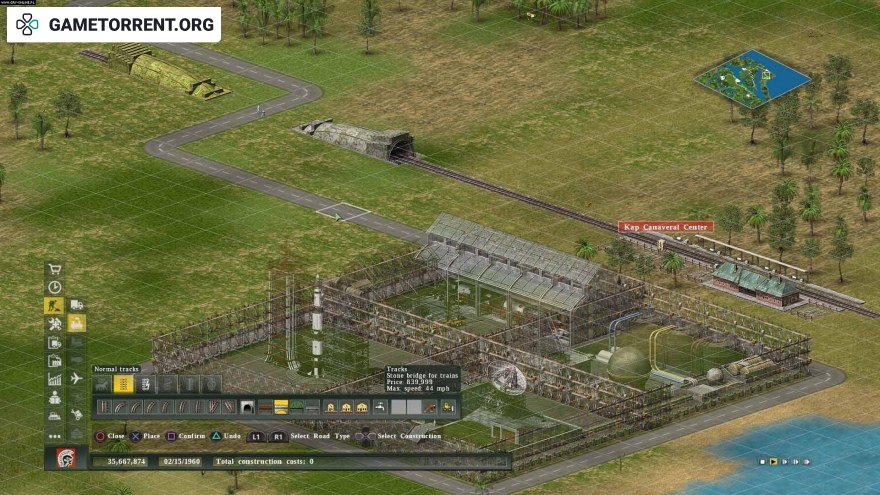
Task: Open the shopping cart menu
Action: pos(55,269)
